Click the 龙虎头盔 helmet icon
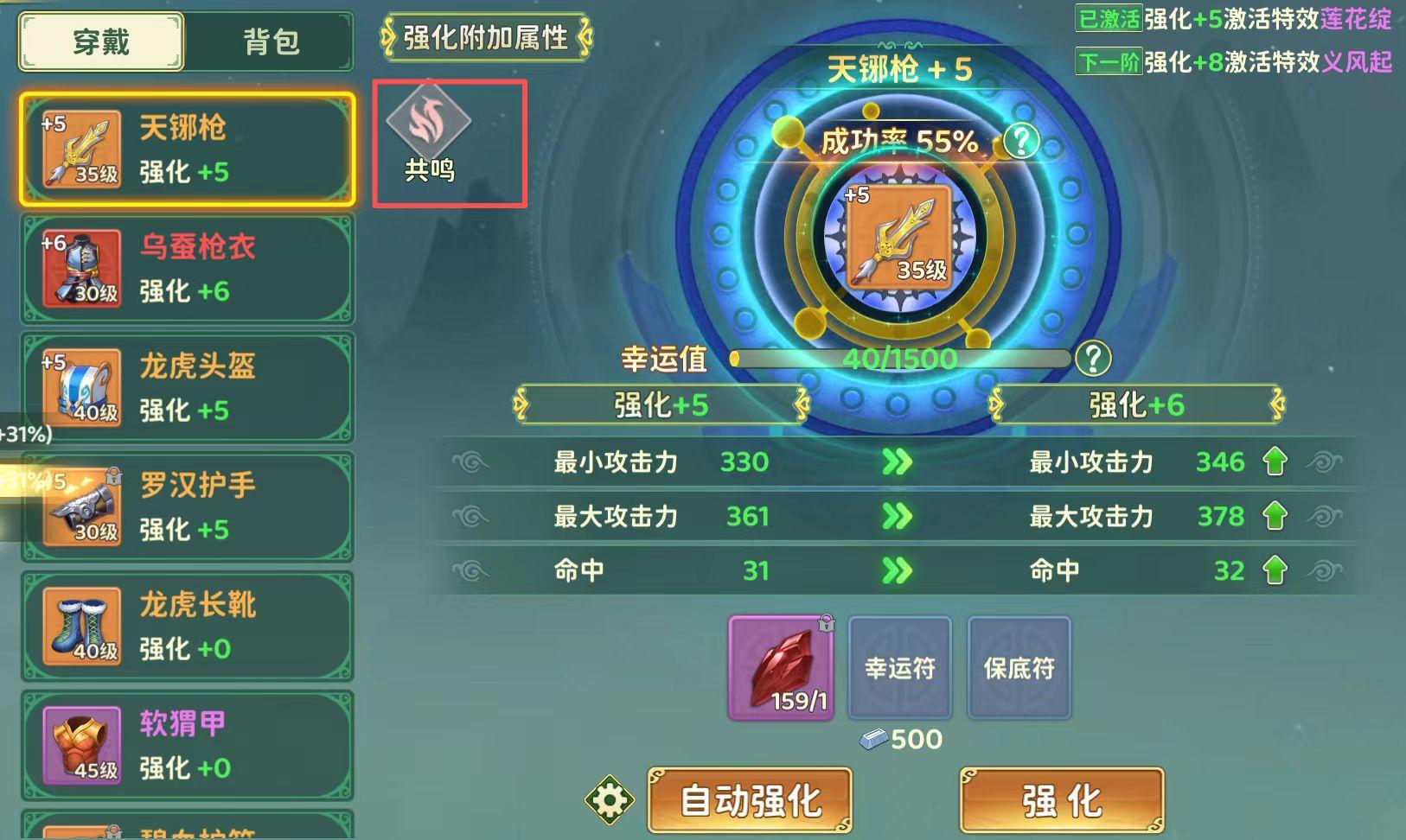Image resolution: width=1406 pixels, height=840 pixels. point(80,387)
